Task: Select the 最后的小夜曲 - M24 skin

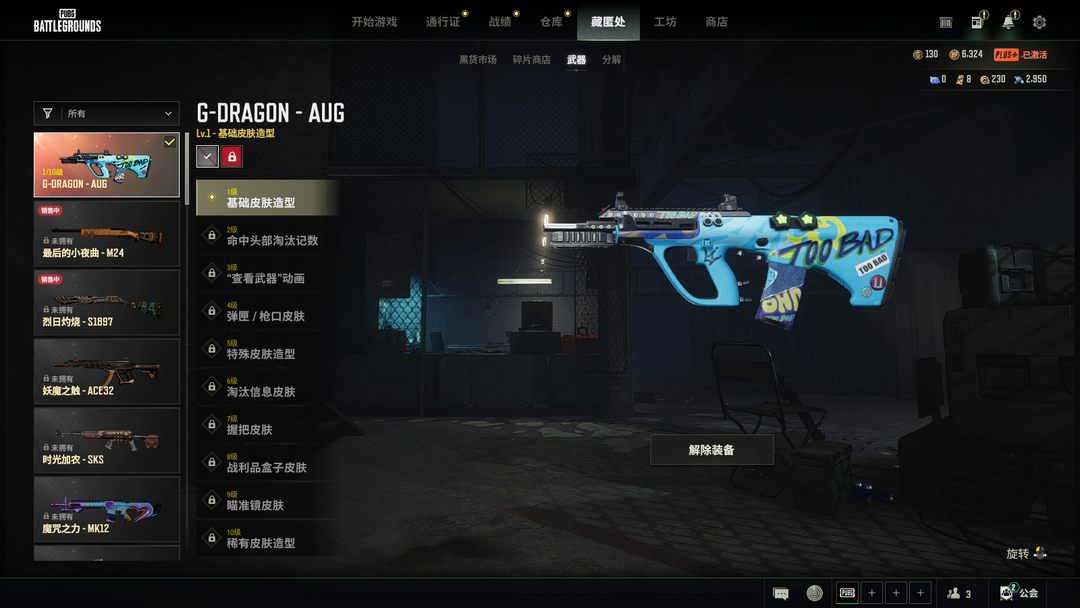Action: (107, 233)
